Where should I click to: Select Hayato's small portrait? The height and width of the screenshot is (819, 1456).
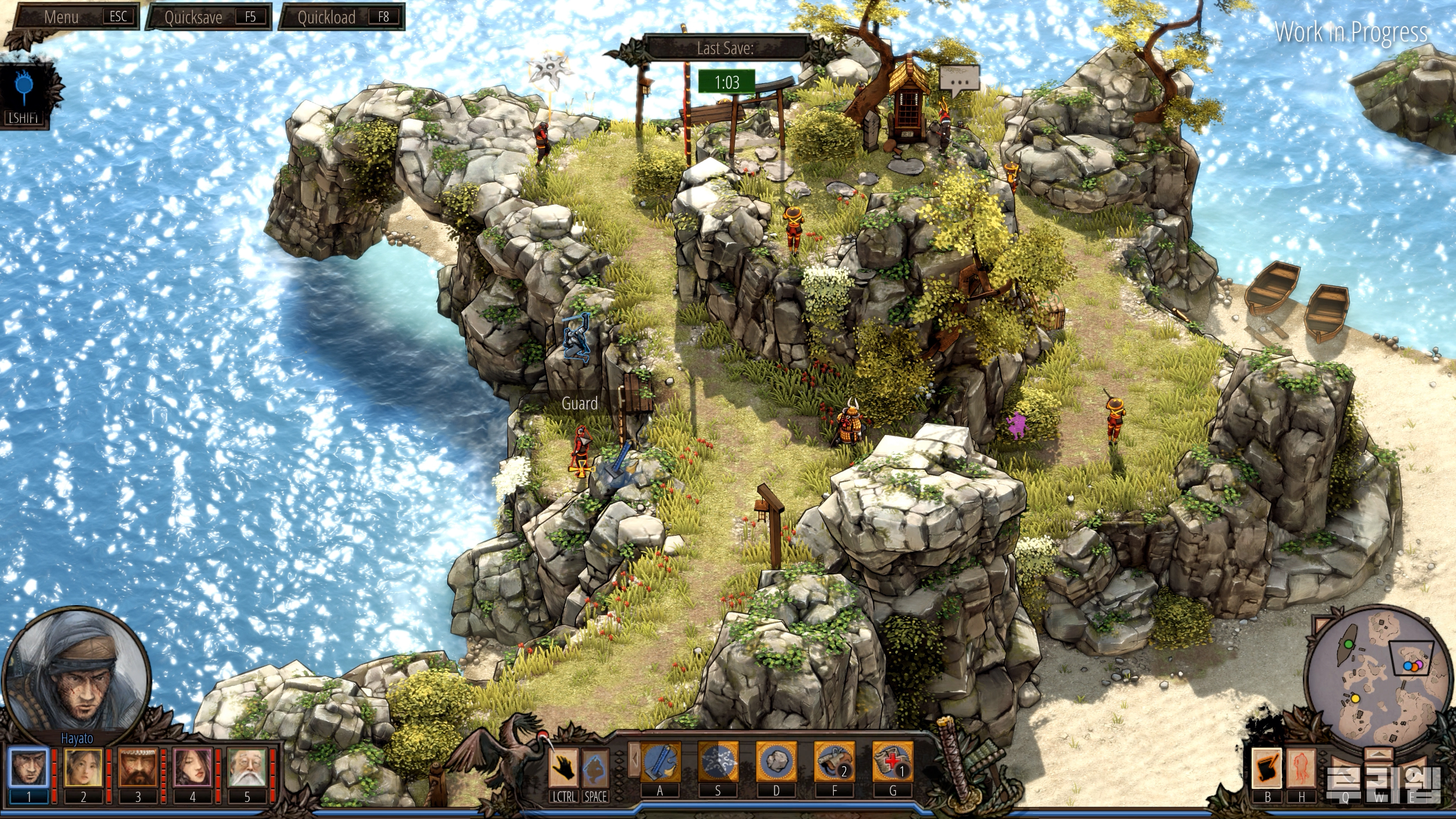(28, 767)
